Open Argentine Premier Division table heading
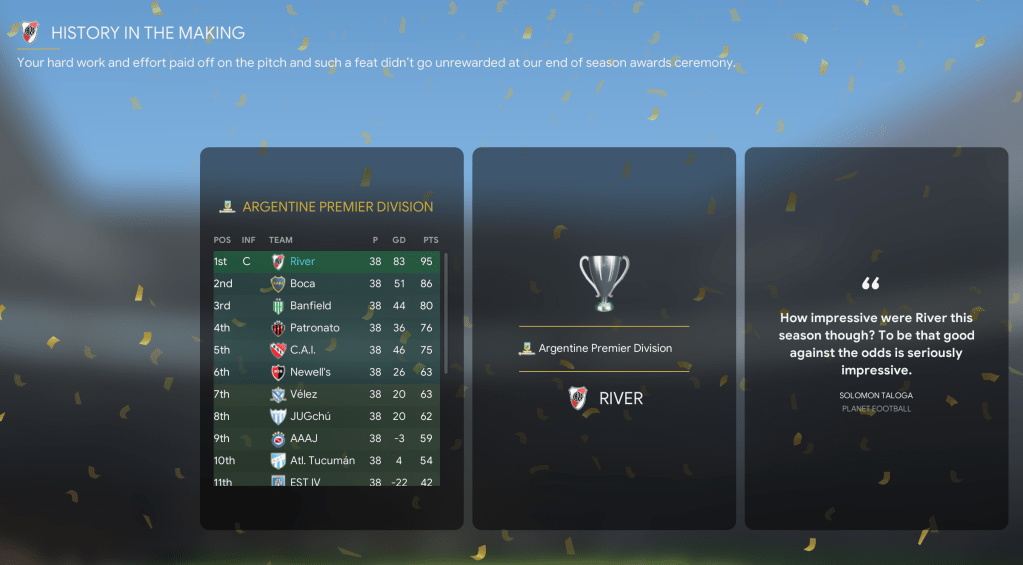This screenshot has width=1023, height=565. pyautogui.click(x=337, y=207)
